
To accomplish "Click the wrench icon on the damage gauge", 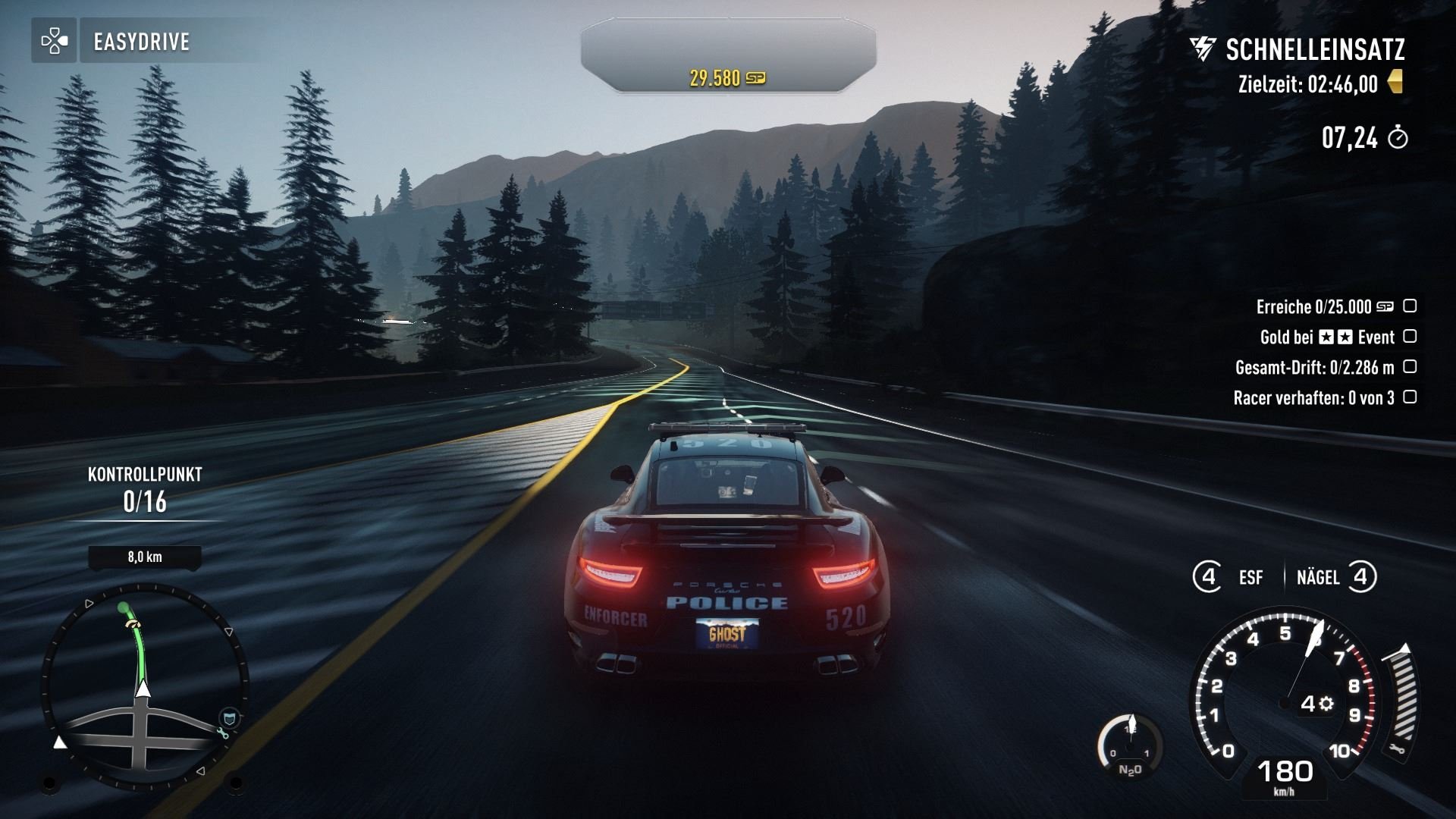I will coord(1398,749).
